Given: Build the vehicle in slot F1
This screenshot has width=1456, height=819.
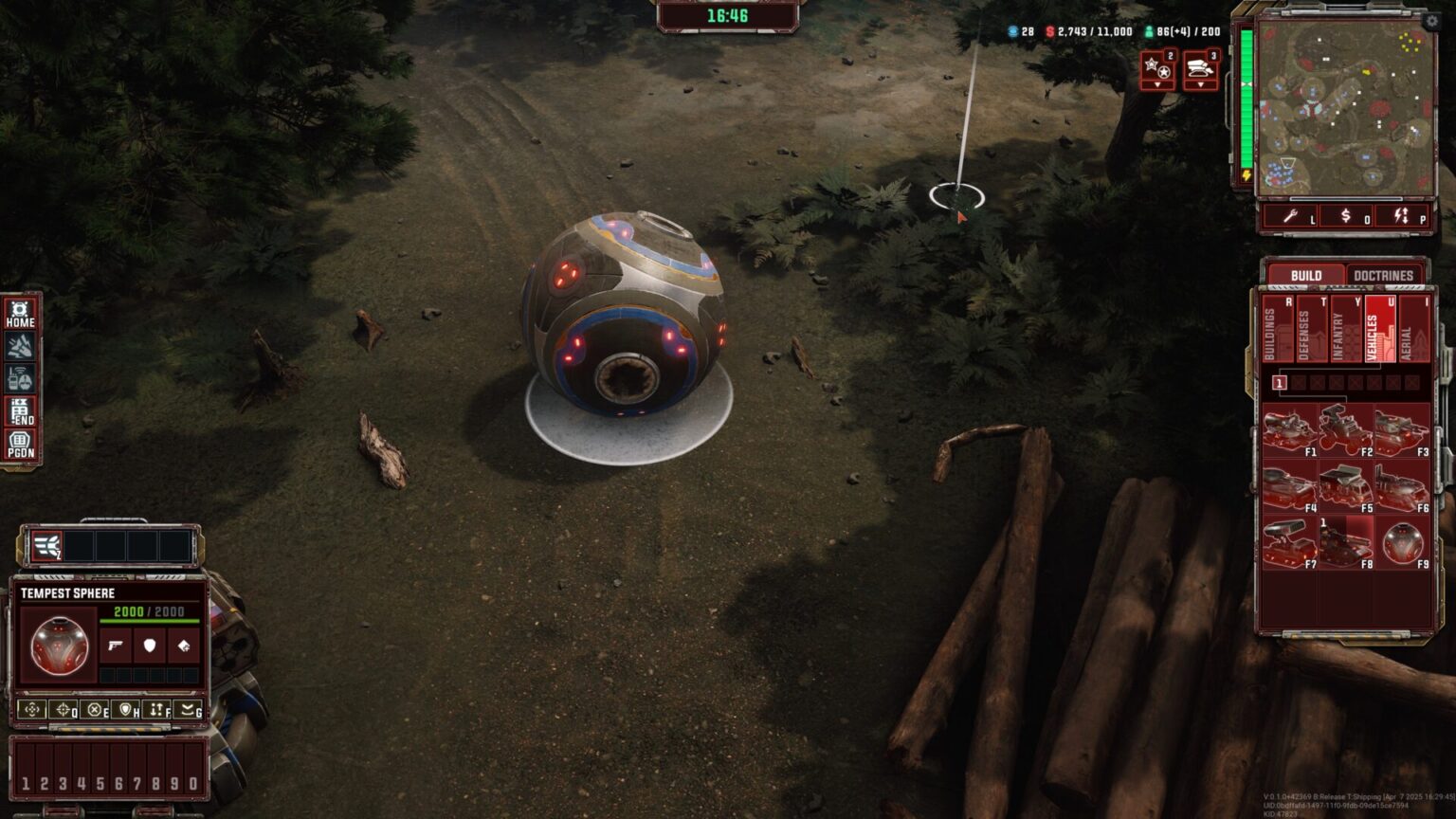Looking at the screenshot, I should 1288,430.
